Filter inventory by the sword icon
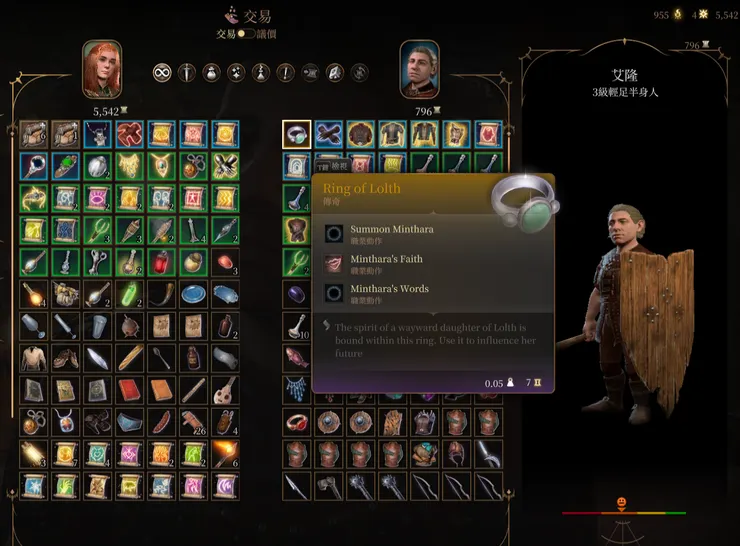 (x=187, y=72)
